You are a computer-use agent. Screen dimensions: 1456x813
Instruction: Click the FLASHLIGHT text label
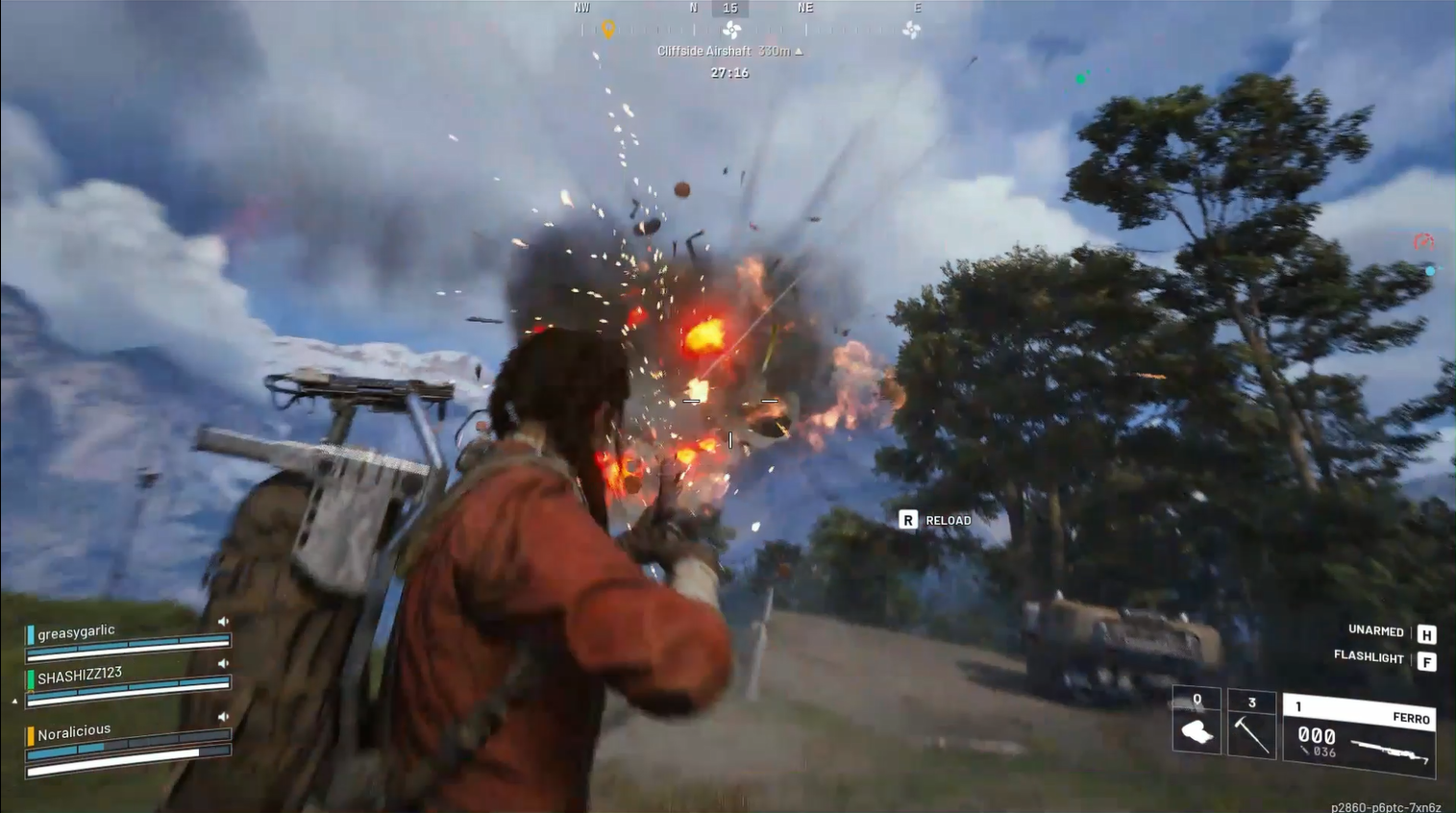point(1371,660)
